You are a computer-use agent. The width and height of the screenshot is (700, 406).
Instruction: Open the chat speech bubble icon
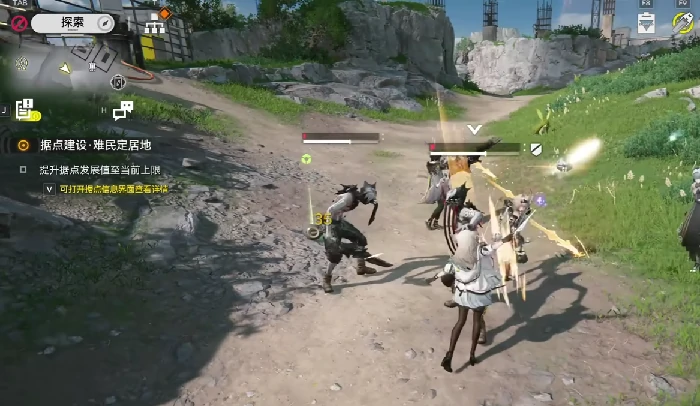coord(123,109)
